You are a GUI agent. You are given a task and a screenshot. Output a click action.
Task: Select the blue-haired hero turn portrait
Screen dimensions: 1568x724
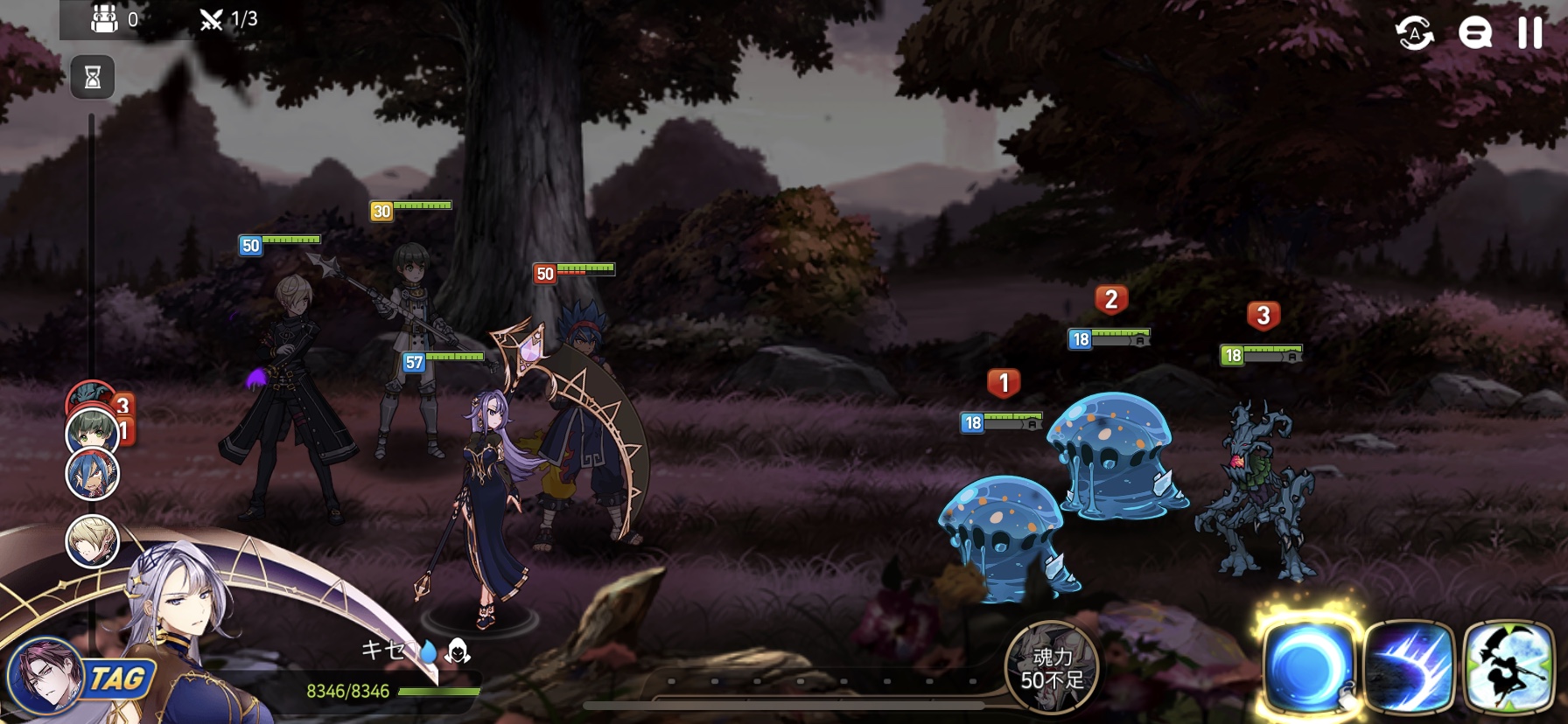93,475
